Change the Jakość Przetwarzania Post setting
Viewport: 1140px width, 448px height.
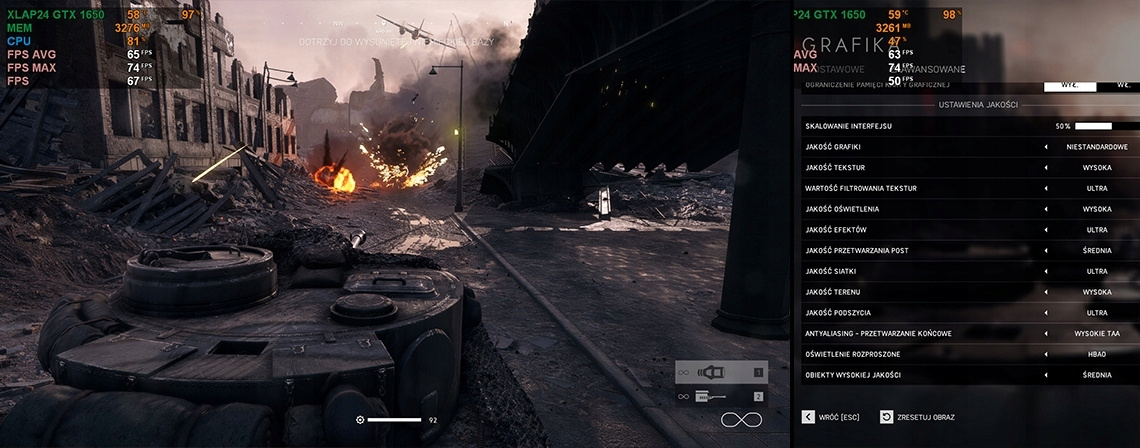point(1096,250)
